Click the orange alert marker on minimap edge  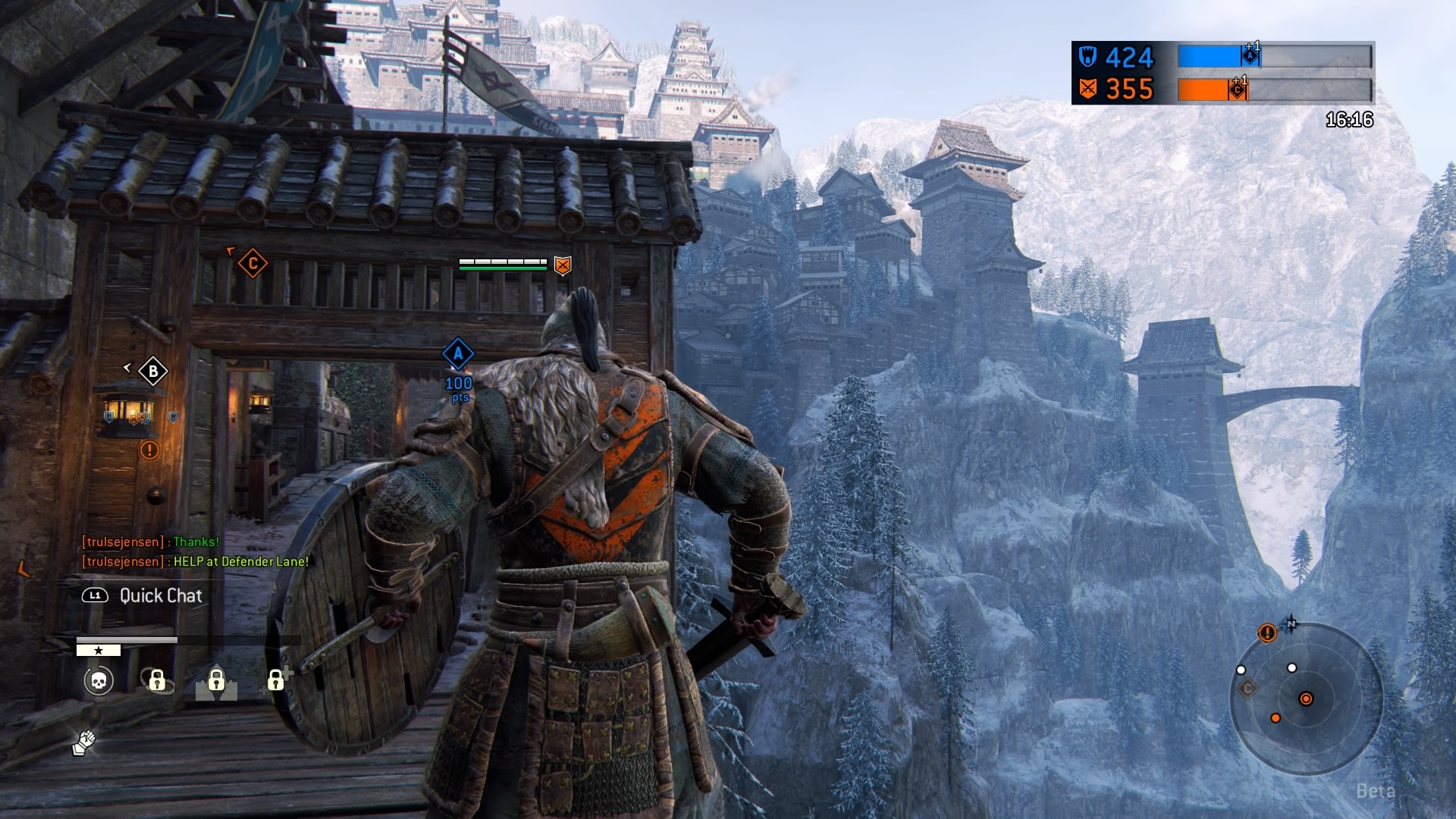point(1266,632)
